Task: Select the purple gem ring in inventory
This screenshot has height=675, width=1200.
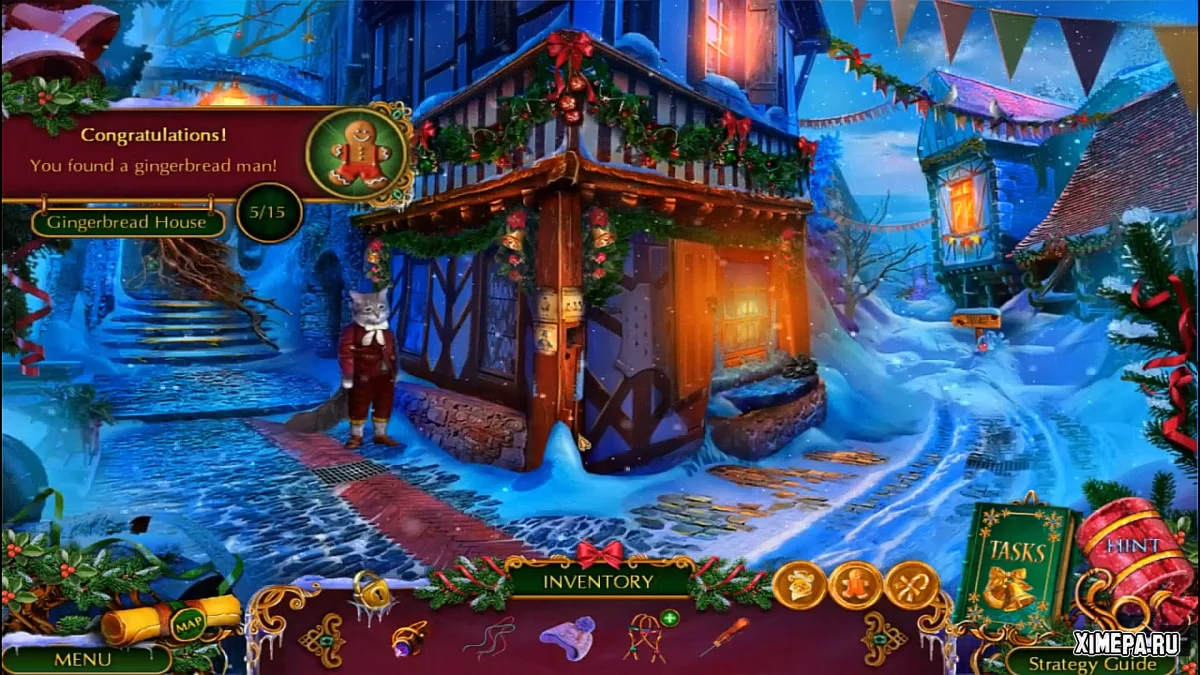Action: pos(408,637)
